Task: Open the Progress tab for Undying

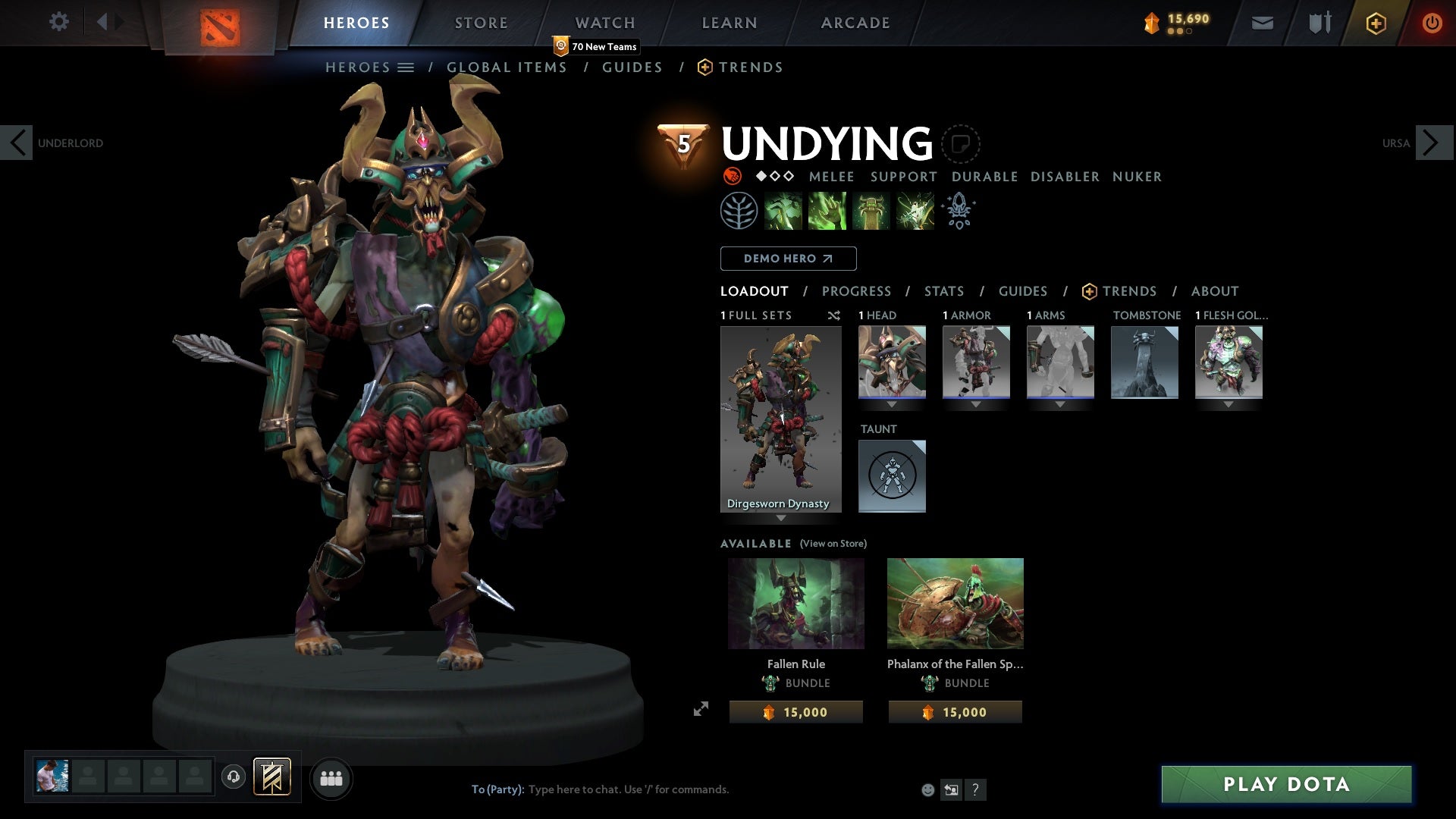Action: coord(857,291)
